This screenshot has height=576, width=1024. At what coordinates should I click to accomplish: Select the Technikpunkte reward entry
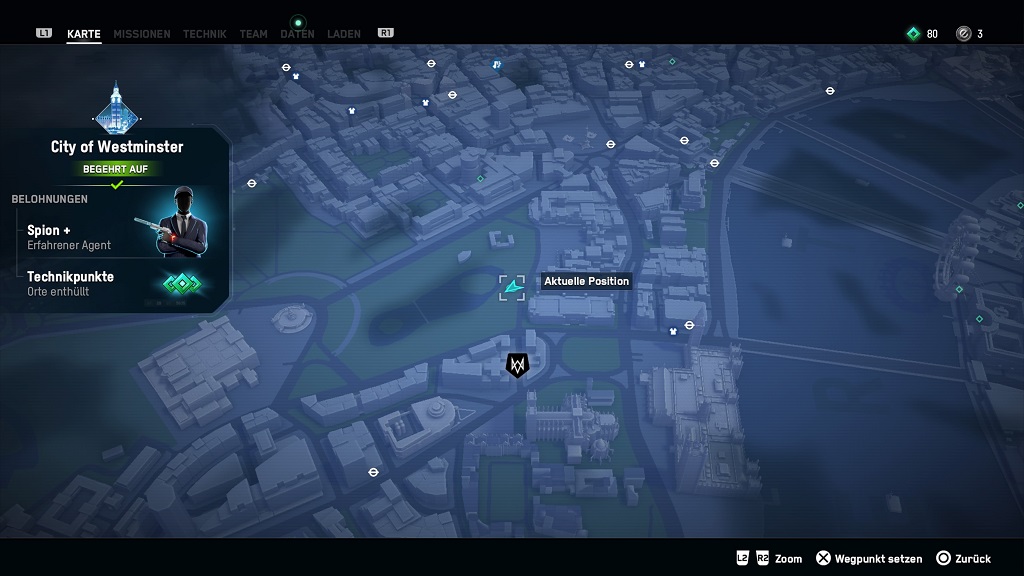[x=72, y=283]
